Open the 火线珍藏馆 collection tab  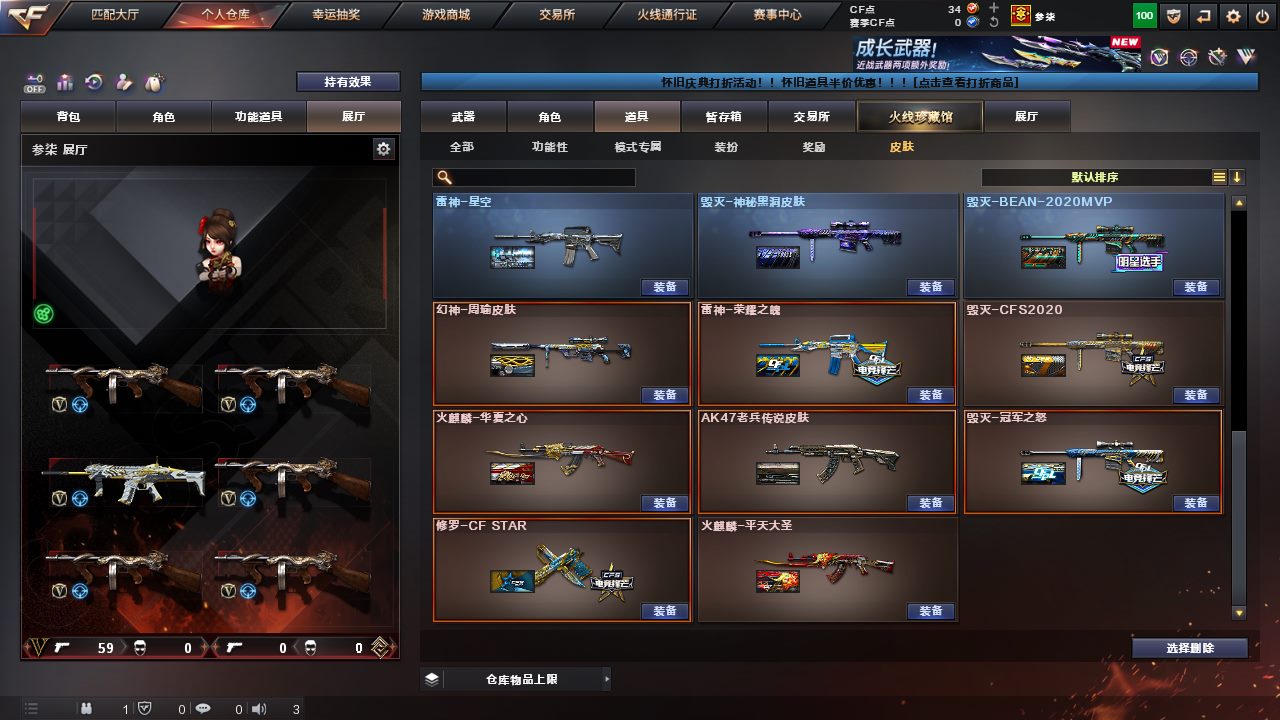pyautogui.click(x=920, y=117)
